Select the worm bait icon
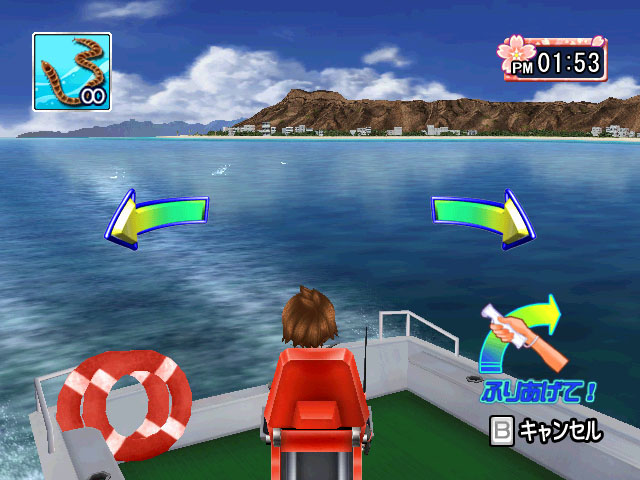The height and width of the screenshot is (480, 640). tap(71, 71)
